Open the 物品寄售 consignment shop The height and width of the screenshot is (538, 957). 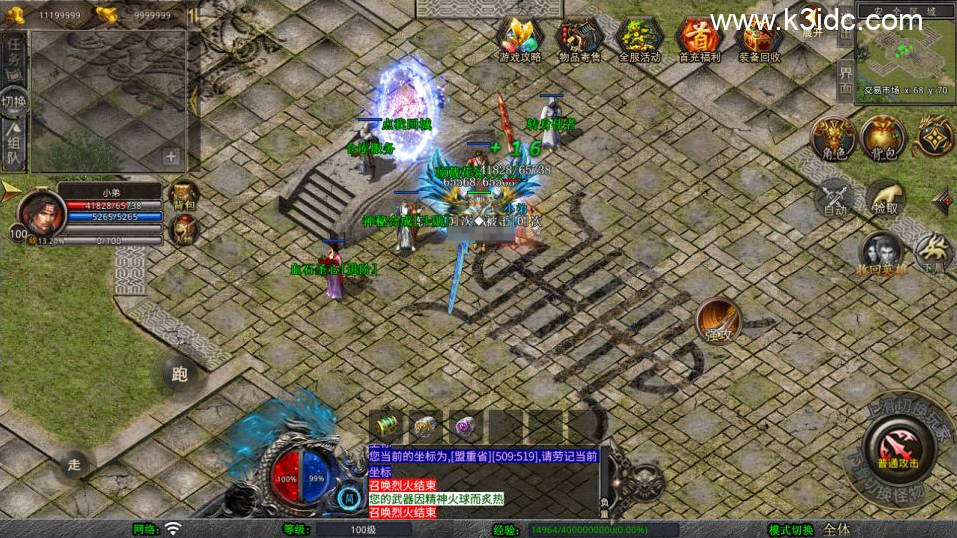tap(579, 38)
